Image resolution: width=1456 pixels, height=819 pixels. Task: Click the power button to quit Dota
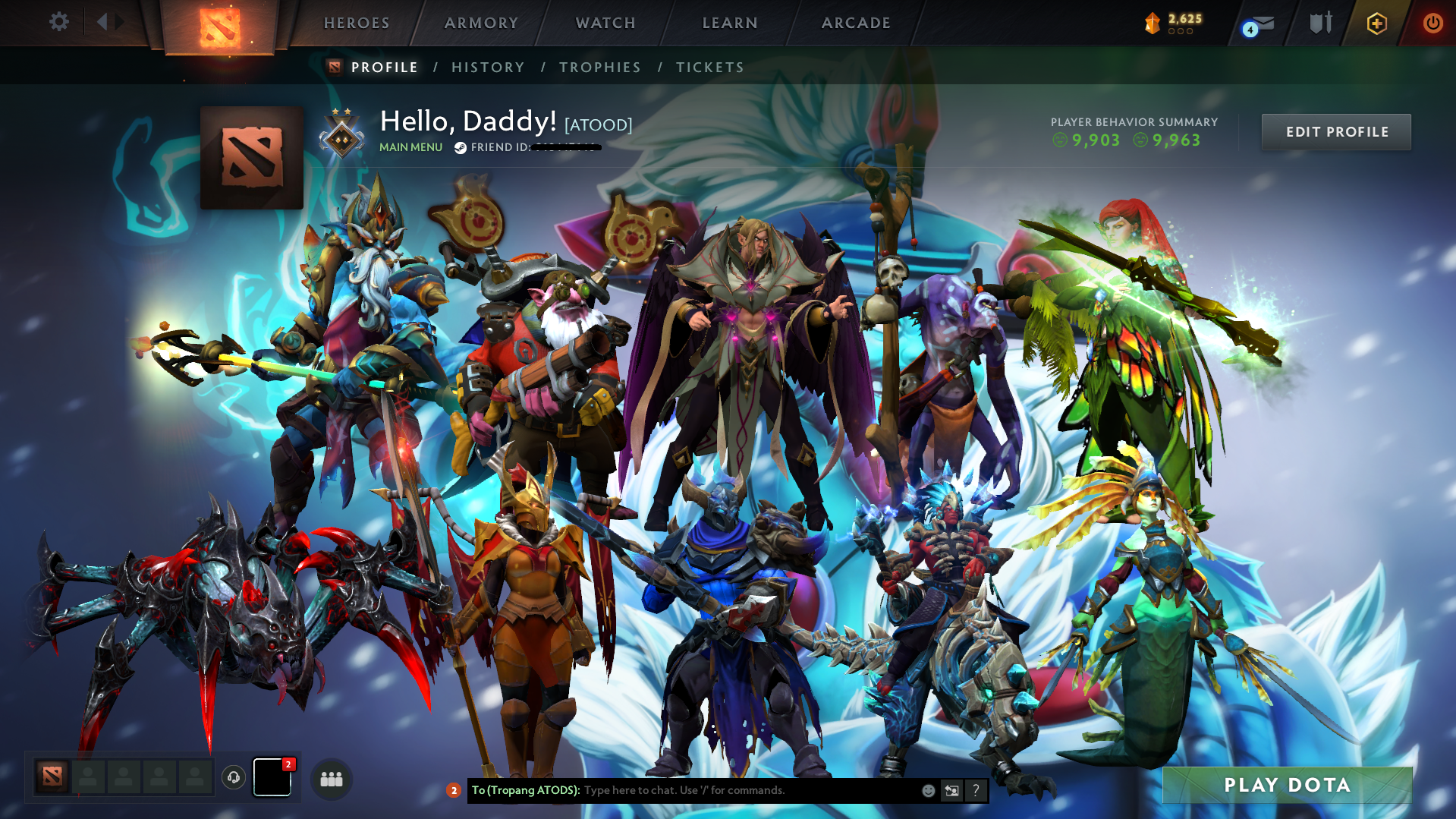coord(1432,23)
